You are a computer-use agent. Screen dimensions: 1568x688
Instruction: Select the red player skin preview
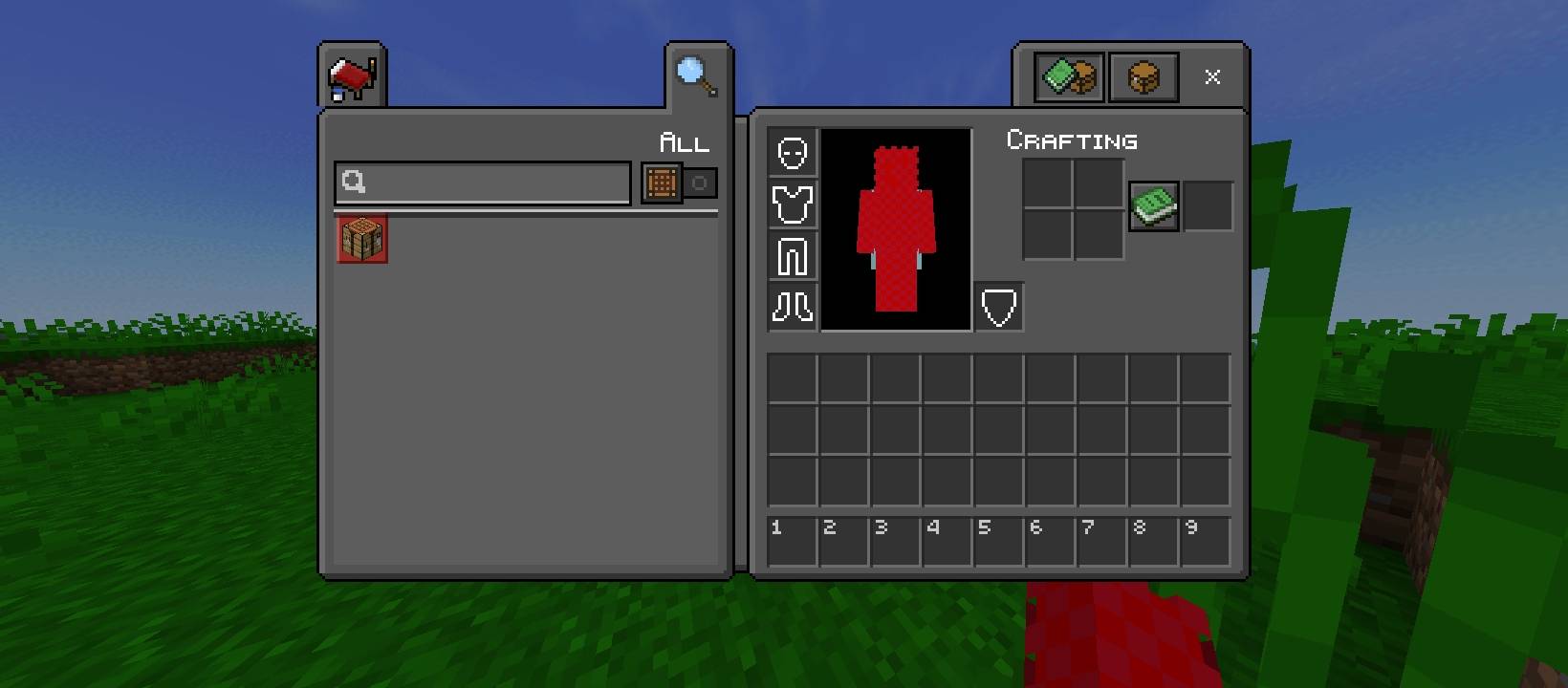point(895,229)
